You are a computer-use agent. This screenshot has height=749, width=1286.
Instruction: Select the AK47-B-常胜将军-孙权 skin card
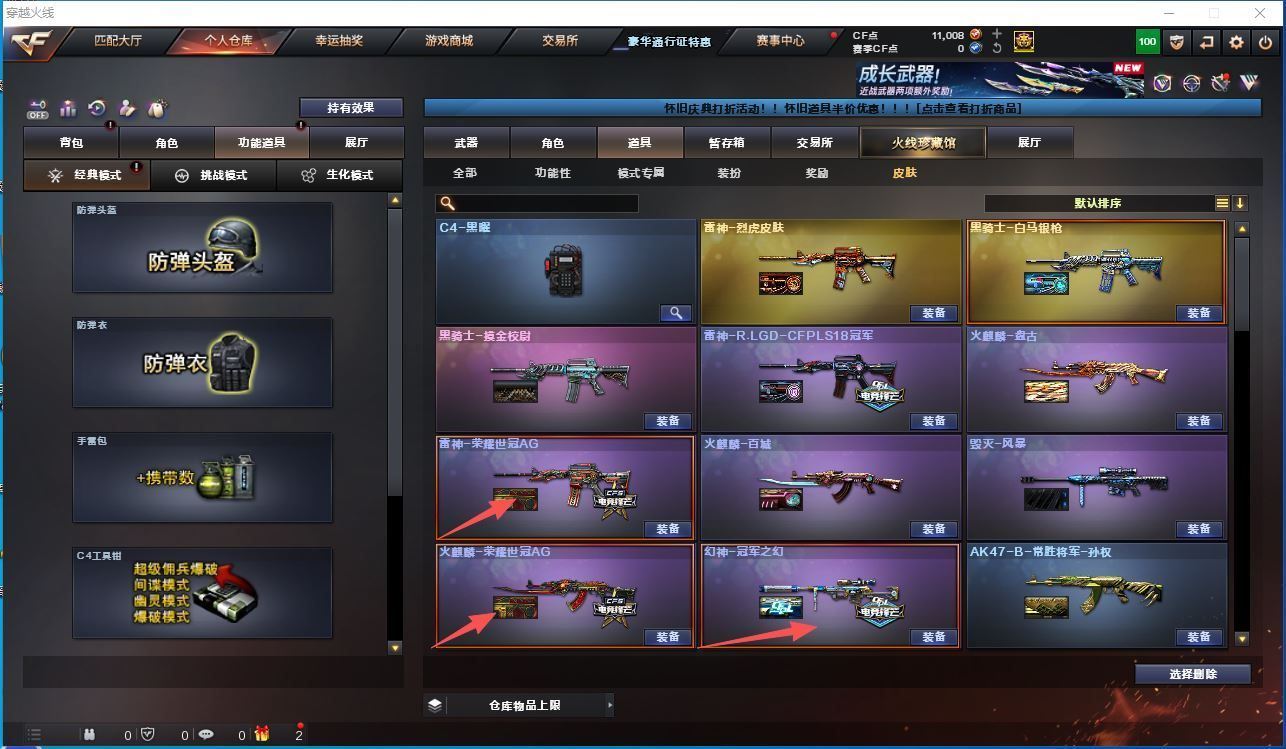pyautogui.click(x=1096, y=595)
